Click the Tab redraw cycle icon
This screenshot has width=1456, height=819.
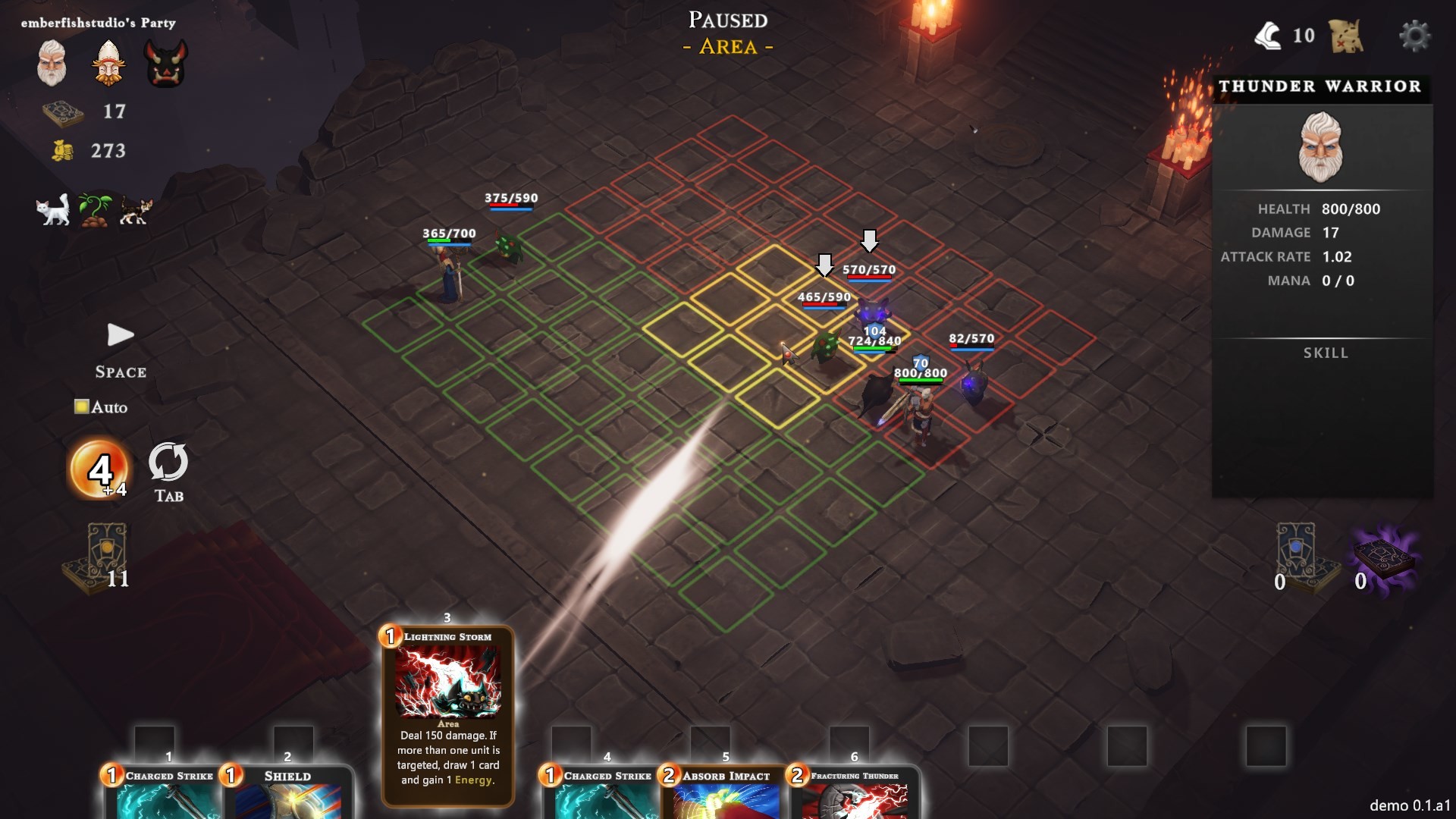tap(168, 463)
